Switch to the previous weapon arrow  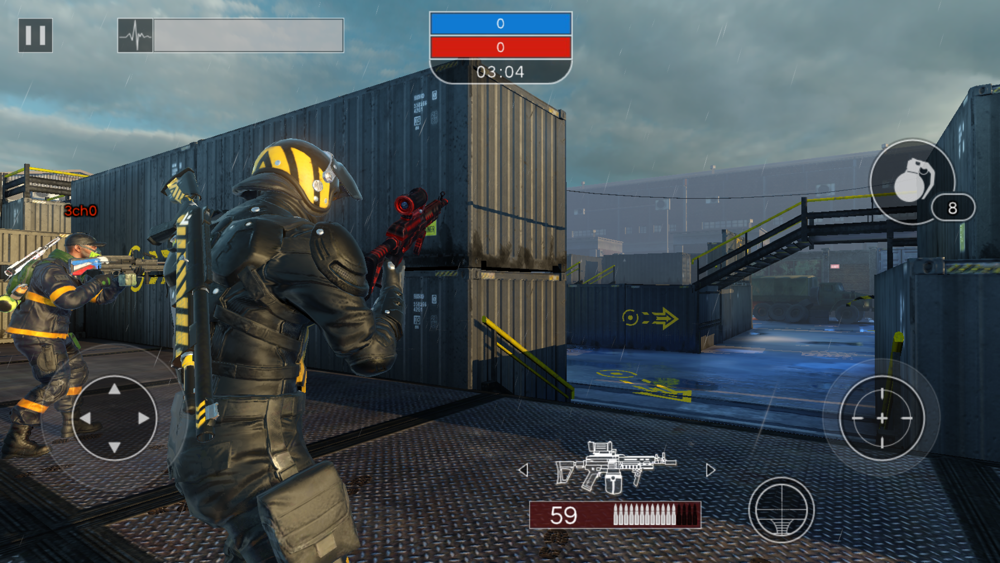pos(522,470)
